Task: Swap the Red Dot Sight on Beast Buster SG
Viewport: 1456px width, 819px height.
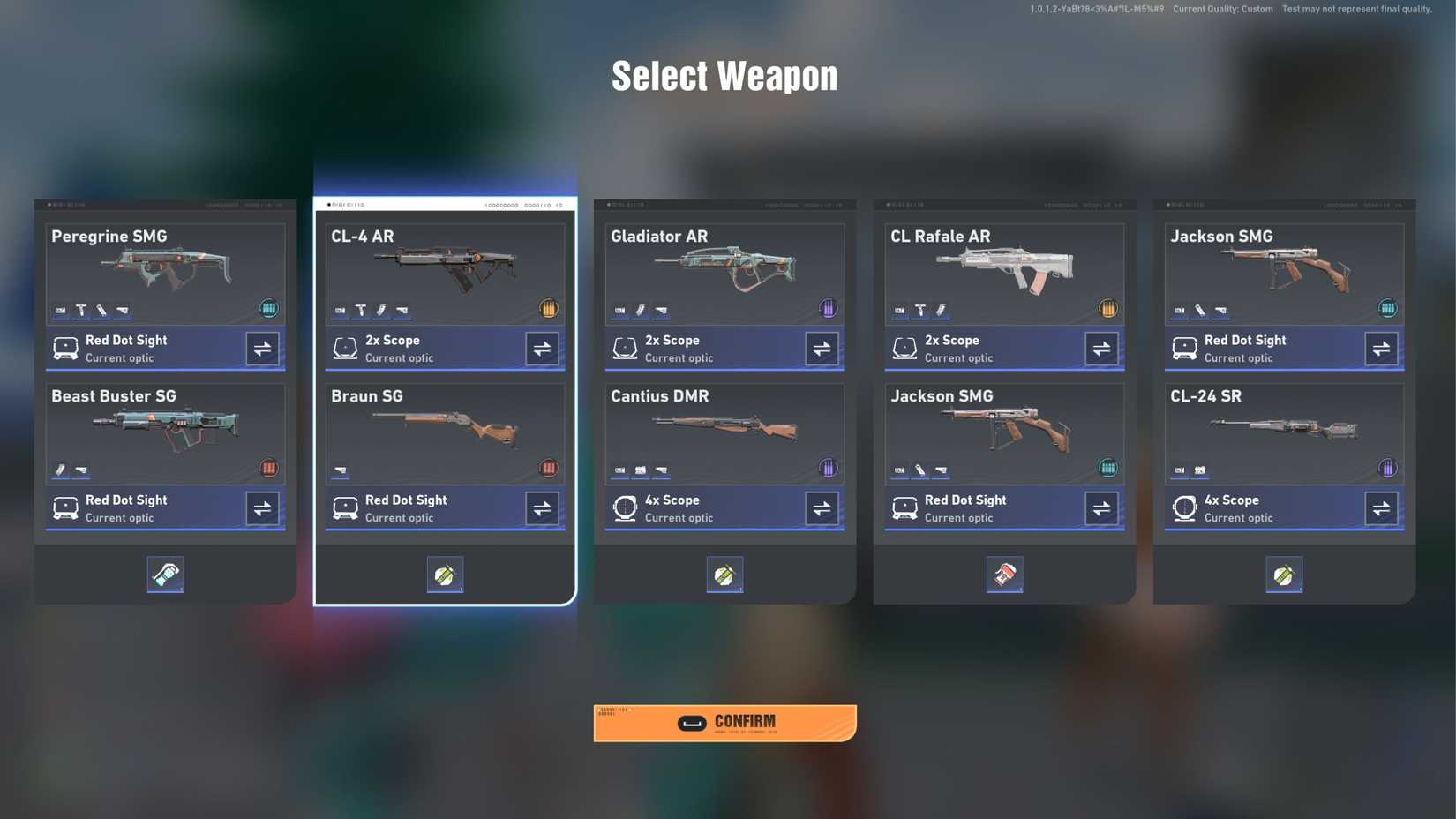Action: 262,507
